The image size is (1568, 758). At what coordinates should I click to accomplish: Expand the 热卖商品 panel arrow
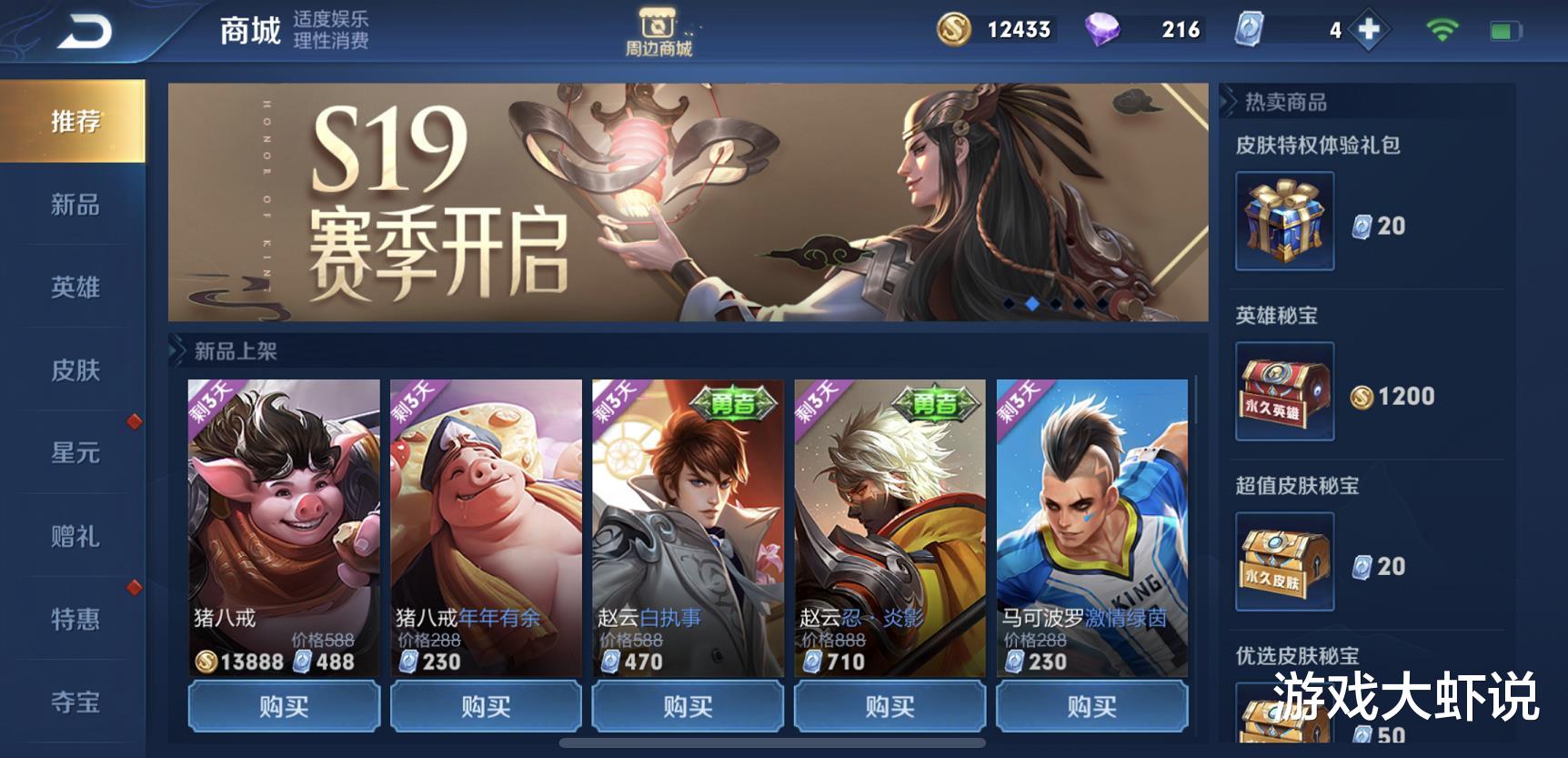[x=1230, y=102]
